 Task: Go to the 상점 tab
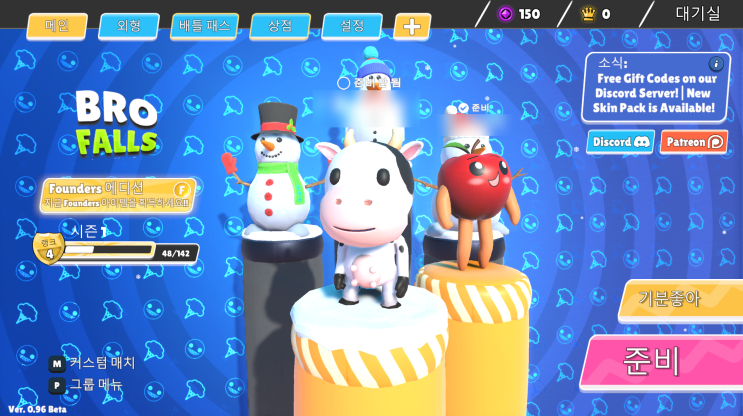click(x=280, y=26)
